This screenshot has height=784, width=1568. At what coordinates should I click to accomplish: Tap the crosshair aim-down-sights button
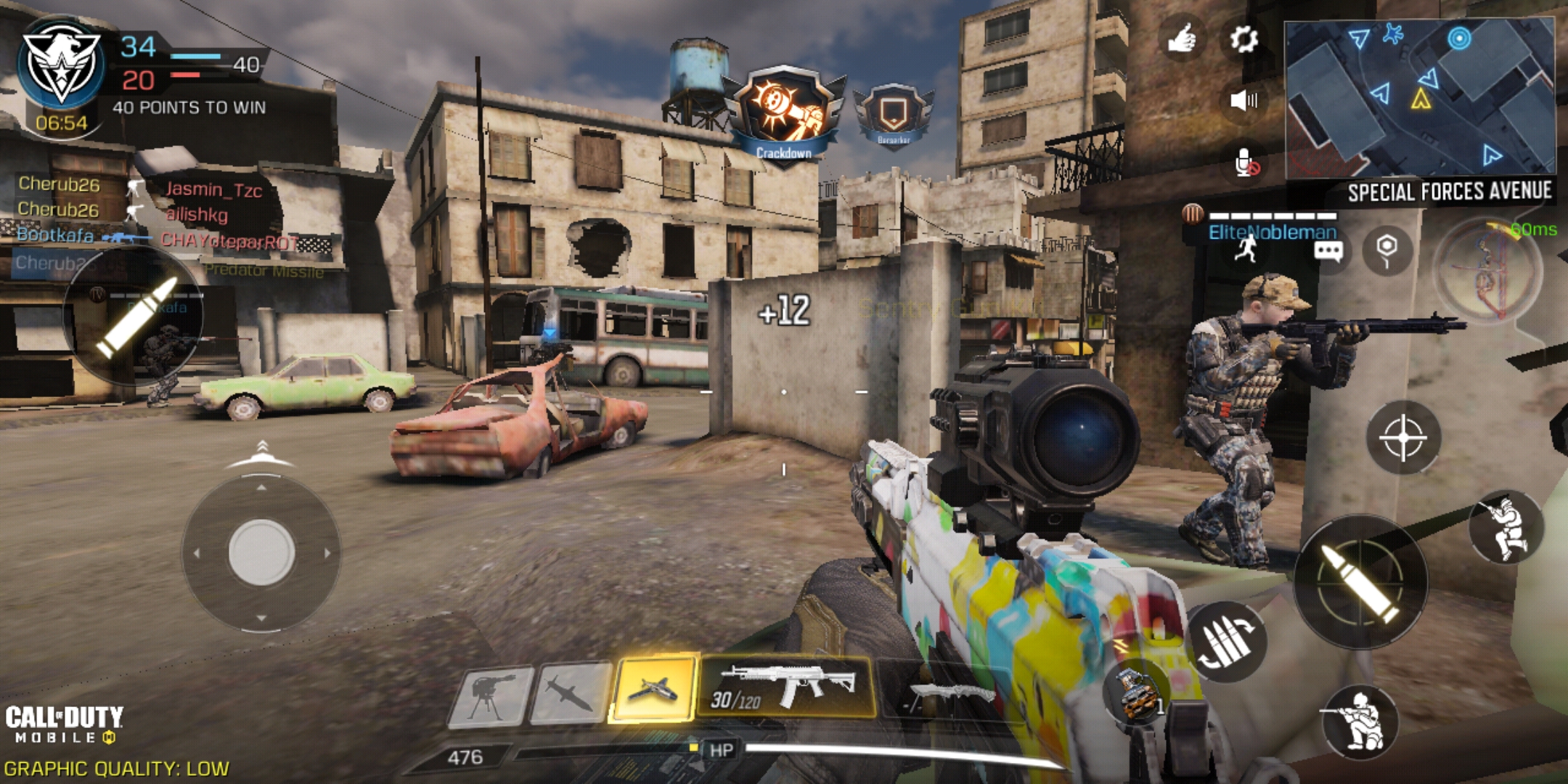(1403, 438)
